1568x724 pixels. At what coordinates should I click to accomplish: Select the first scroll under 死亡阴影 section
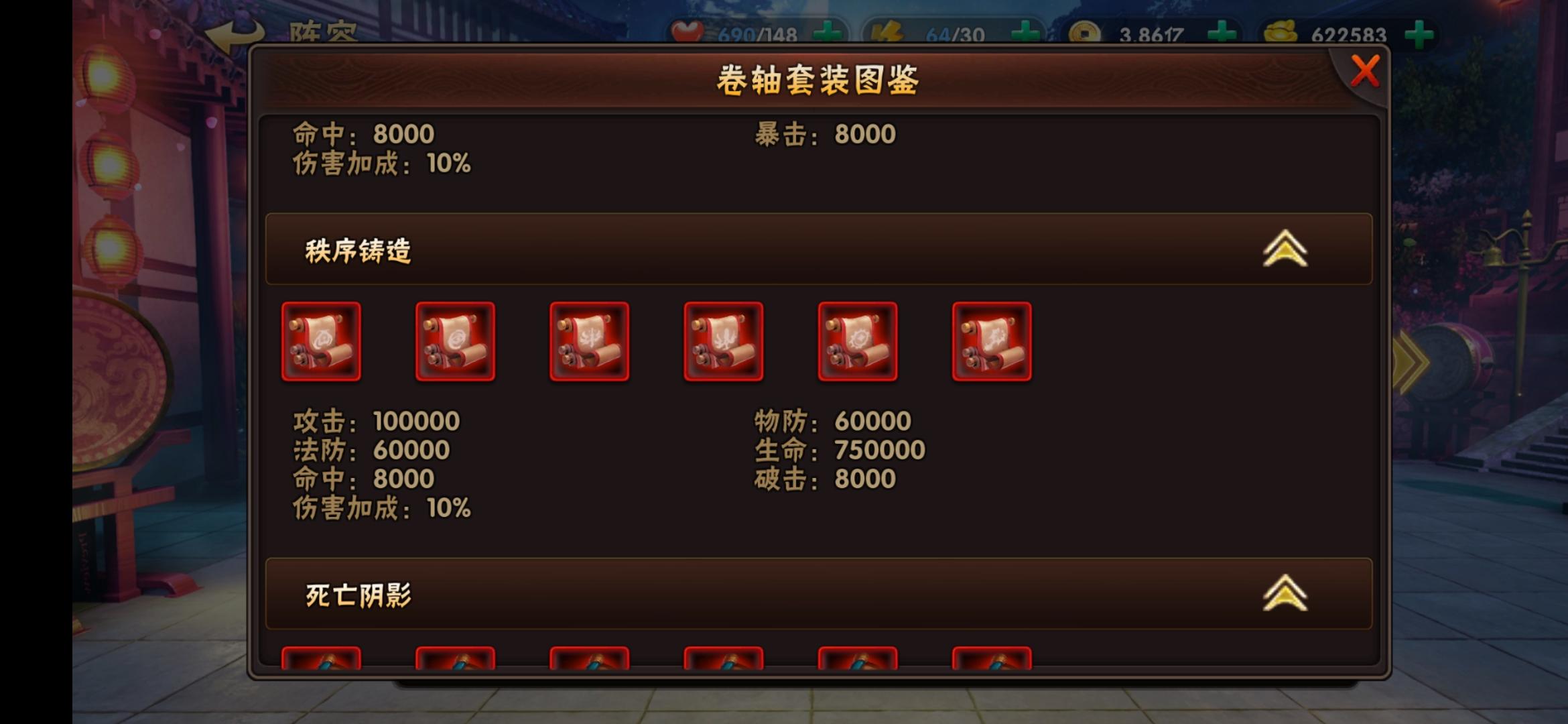(322, 664)
